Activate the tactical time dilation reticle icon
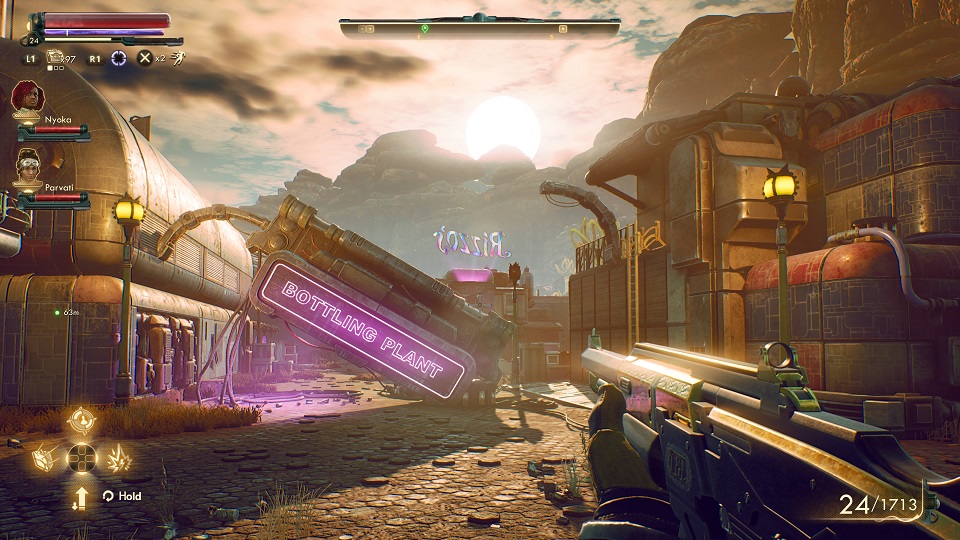The width and height of the screenshot is (960, 540). [120, 58]
